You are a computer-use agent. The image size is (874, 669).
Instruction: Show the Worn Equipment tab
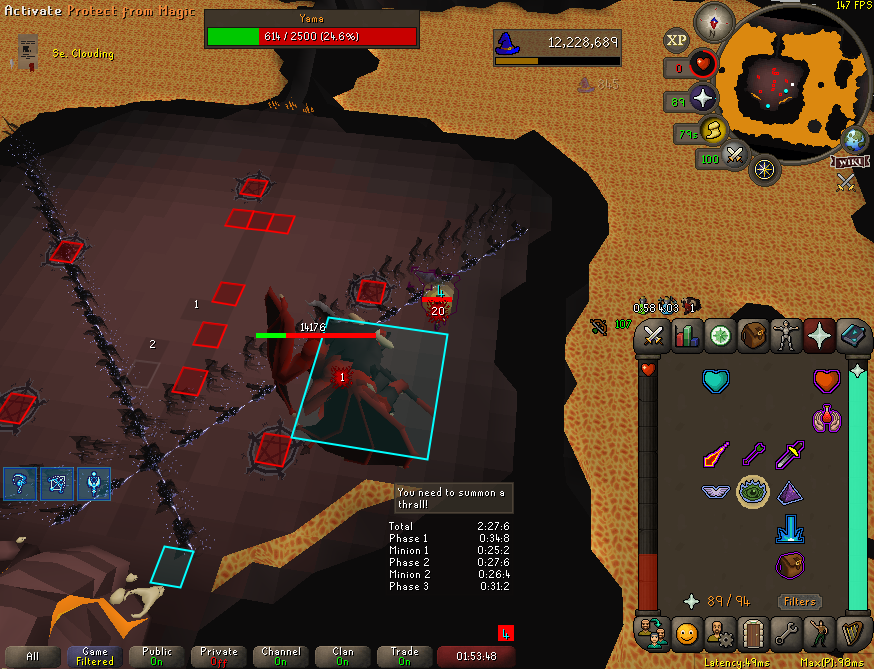coord(786,336)
